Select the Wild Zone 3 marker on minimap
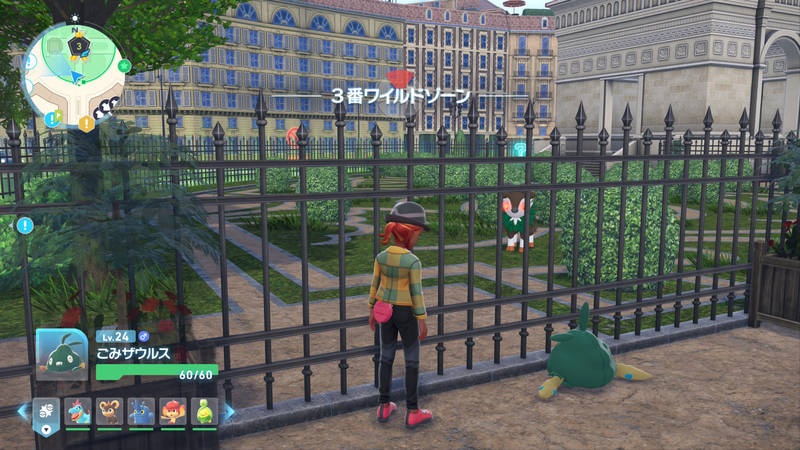Image resolution: width=800 pixels, height=450 pixels. click(x=77, y=45)
